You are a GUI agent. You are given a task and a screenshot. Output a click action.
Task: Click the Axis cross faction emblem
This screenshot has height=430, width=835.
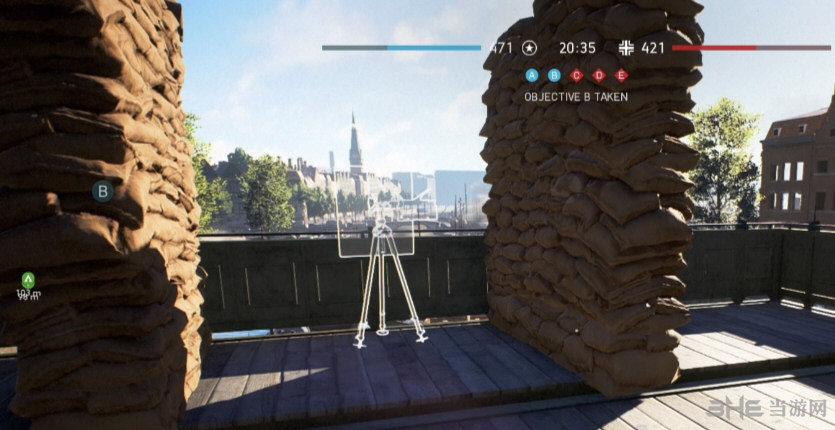(x=627, y=47)
